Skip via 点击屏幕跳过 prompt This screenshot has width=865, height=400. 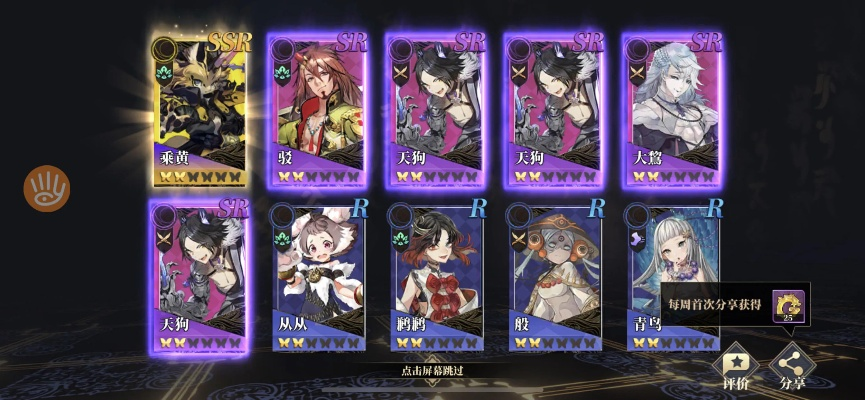pyautogui.click(x=432, y=371)
